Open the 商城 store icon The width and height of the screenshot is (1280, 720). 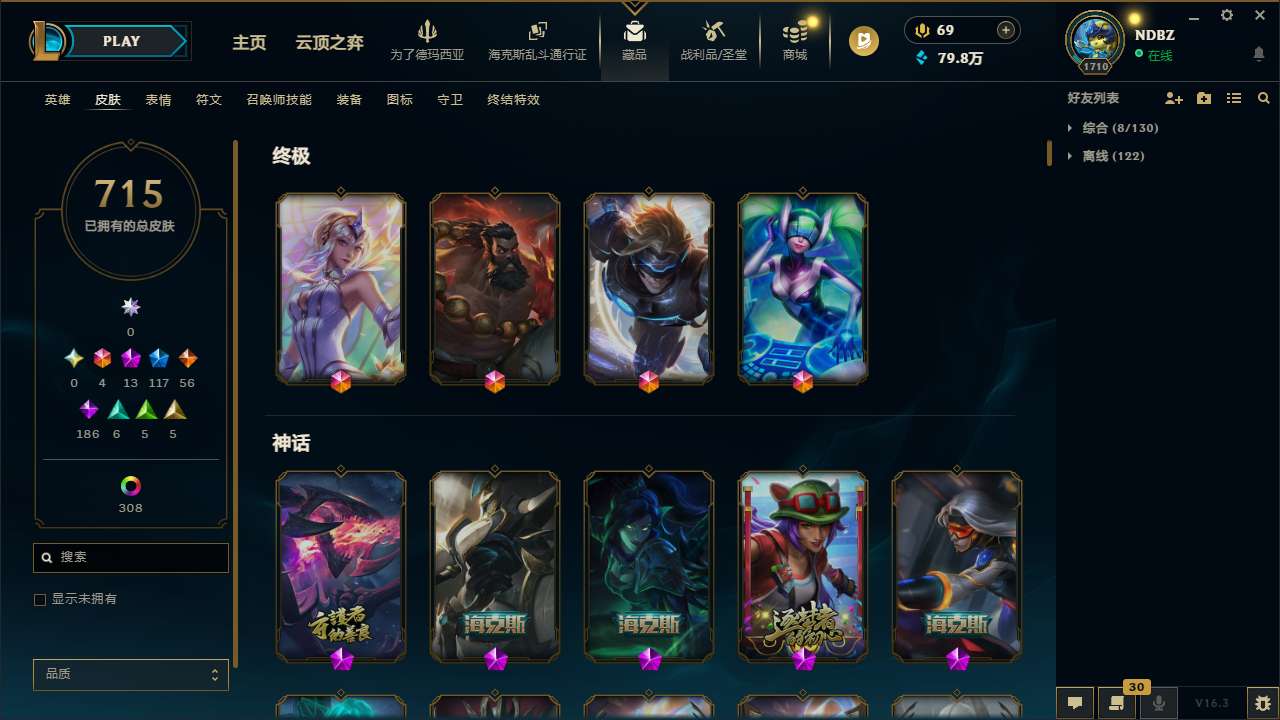coord(795,40)
